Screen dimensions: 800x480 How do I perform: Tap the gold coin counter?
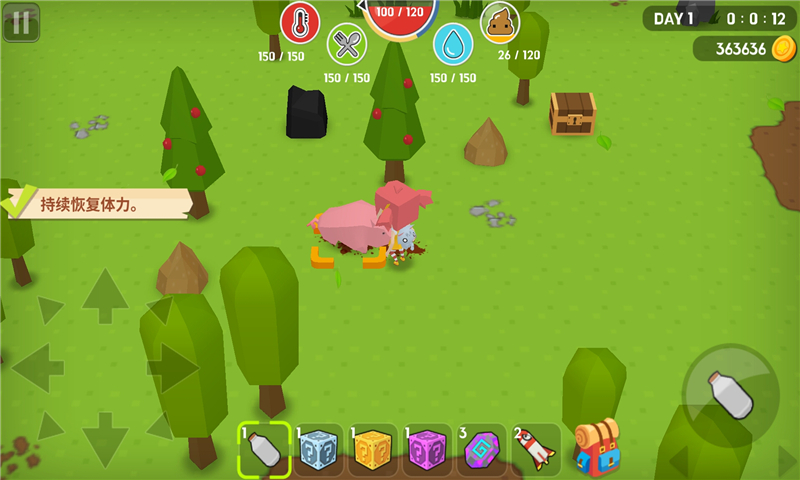click(744, 49)
